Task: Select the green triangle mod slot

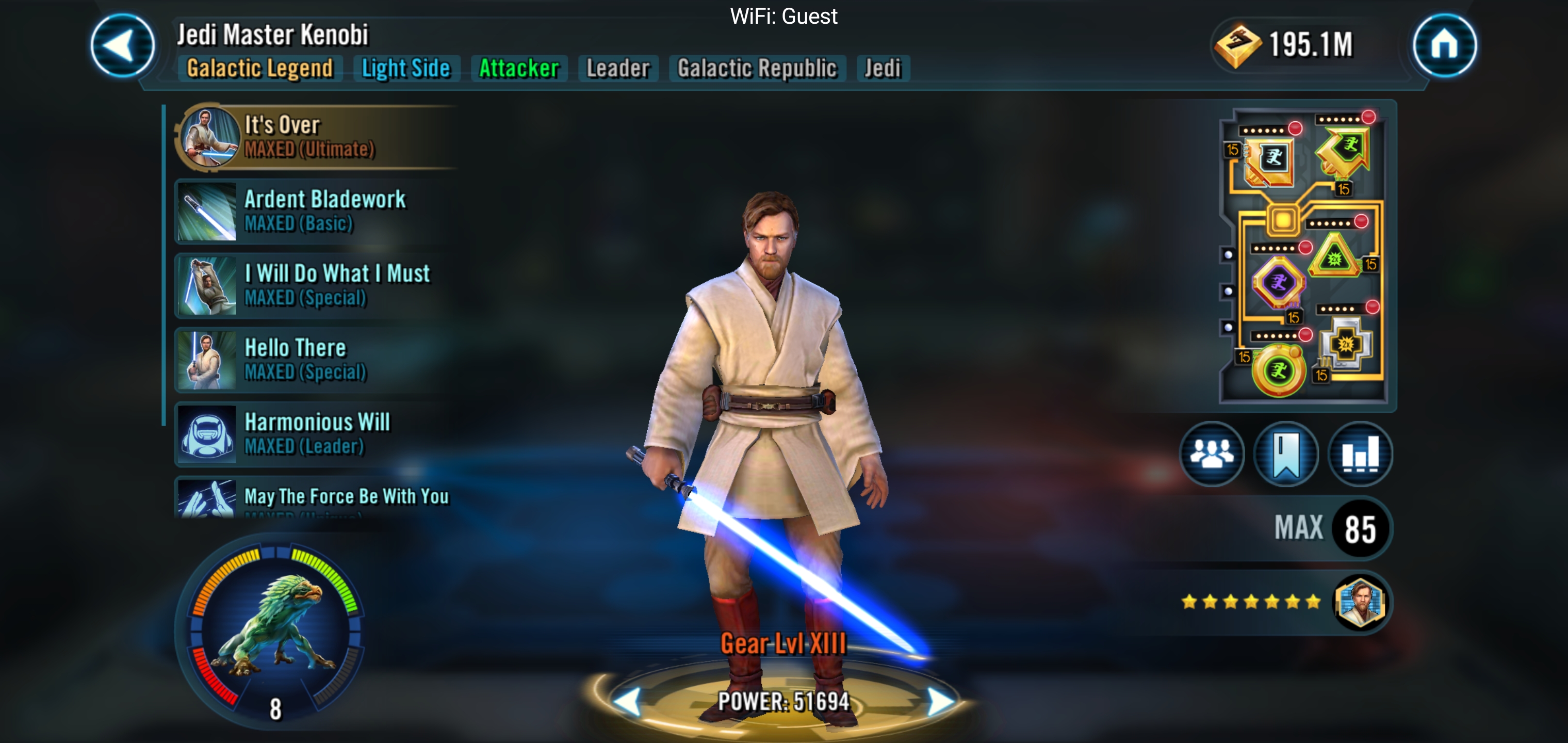Action: tap(1334, 257)
